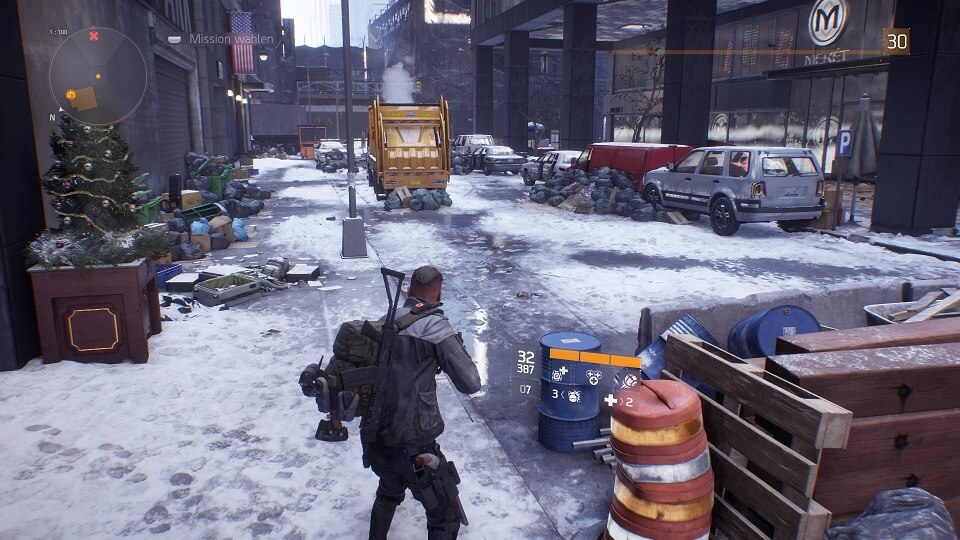Select the red X marker on minimap
Viewport: 960px width, 540px height.
coord(94,36)
